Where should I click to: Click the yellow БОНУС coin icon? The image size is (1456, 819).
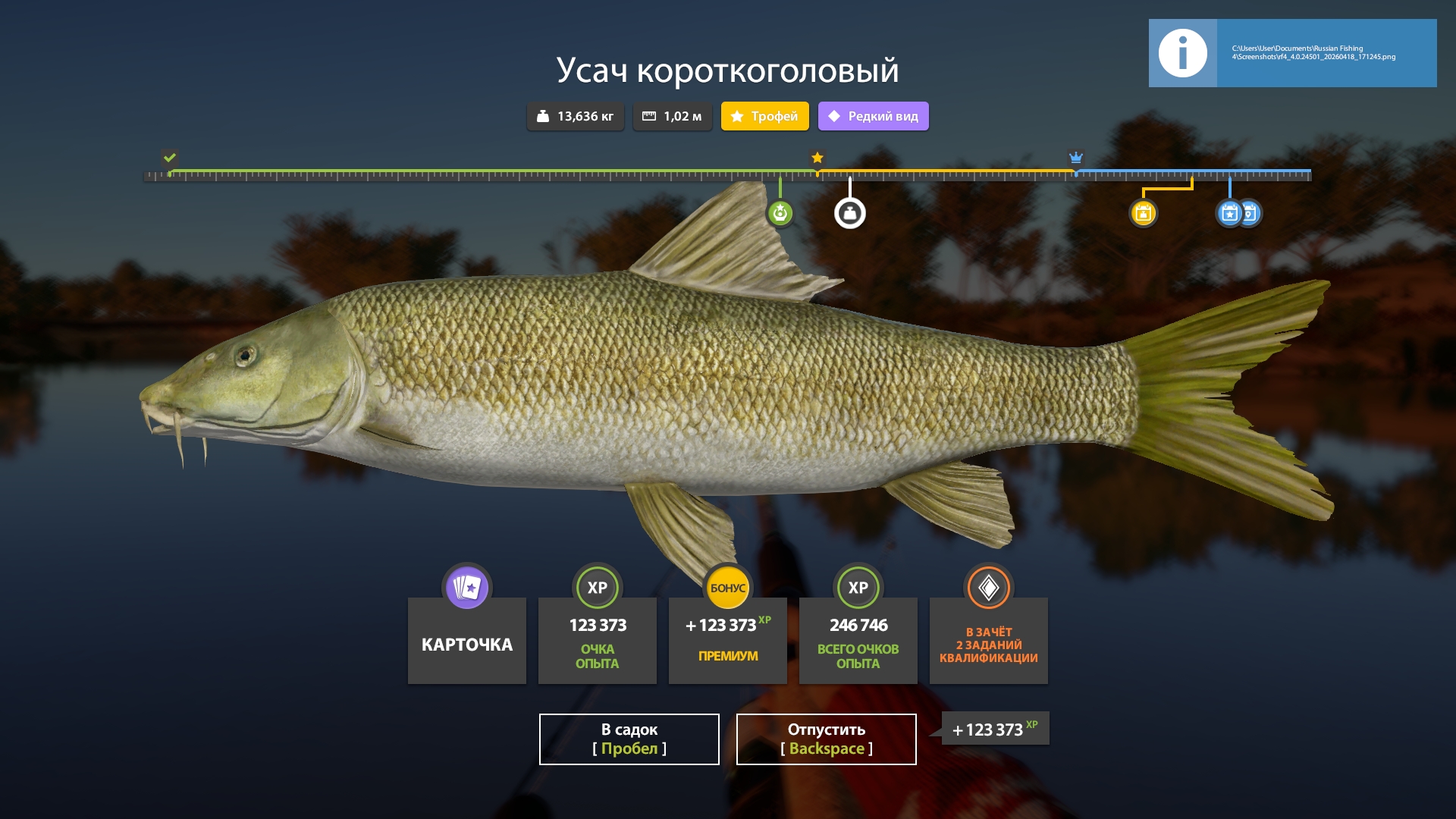[727, 587]
